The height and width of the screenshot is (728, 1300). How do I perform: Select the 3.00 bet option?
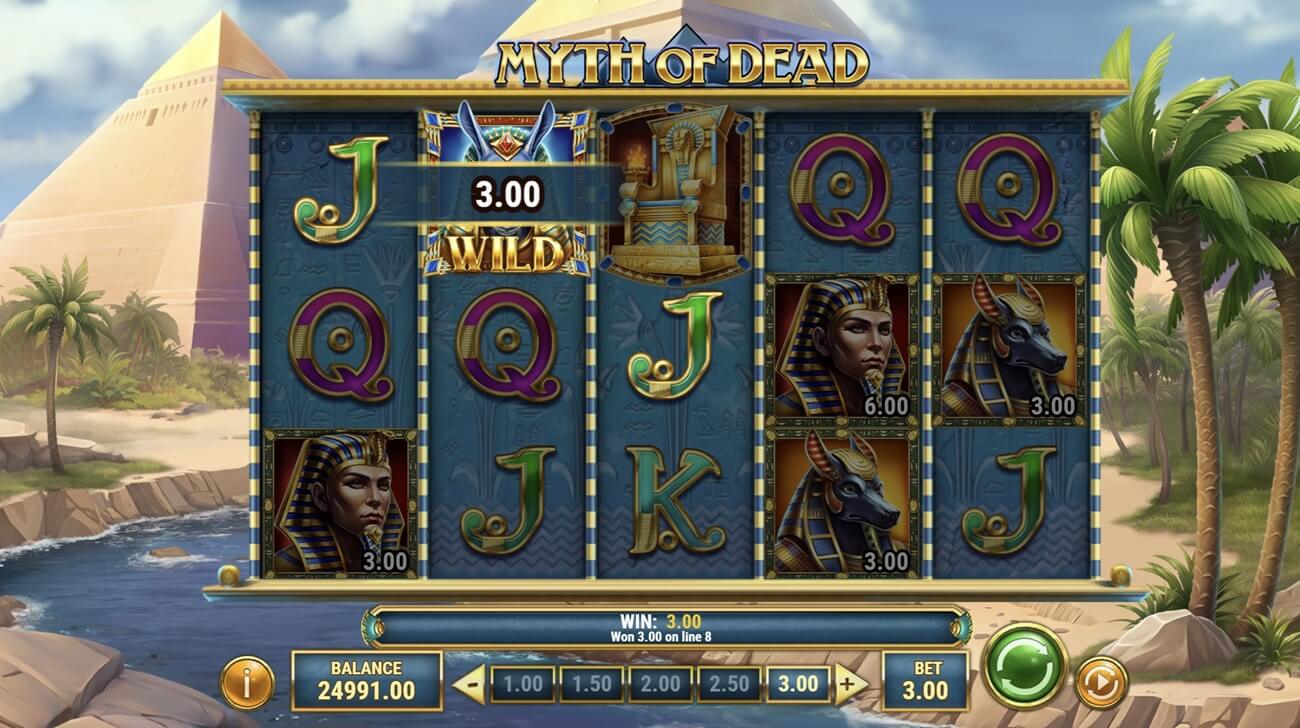coord(798,685)
